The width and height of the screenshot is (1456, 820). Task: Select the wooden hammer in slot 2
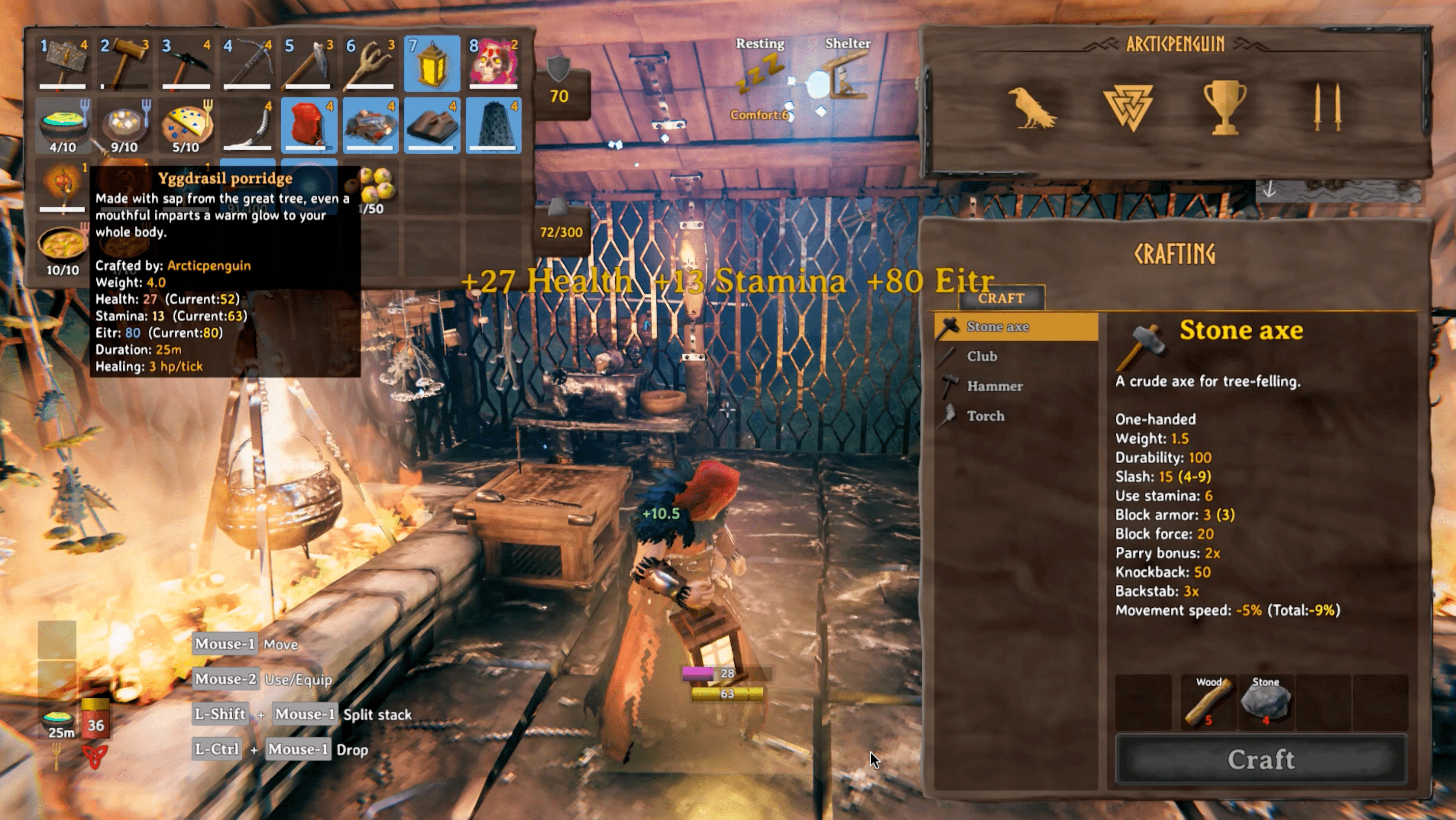pos(124,63)
